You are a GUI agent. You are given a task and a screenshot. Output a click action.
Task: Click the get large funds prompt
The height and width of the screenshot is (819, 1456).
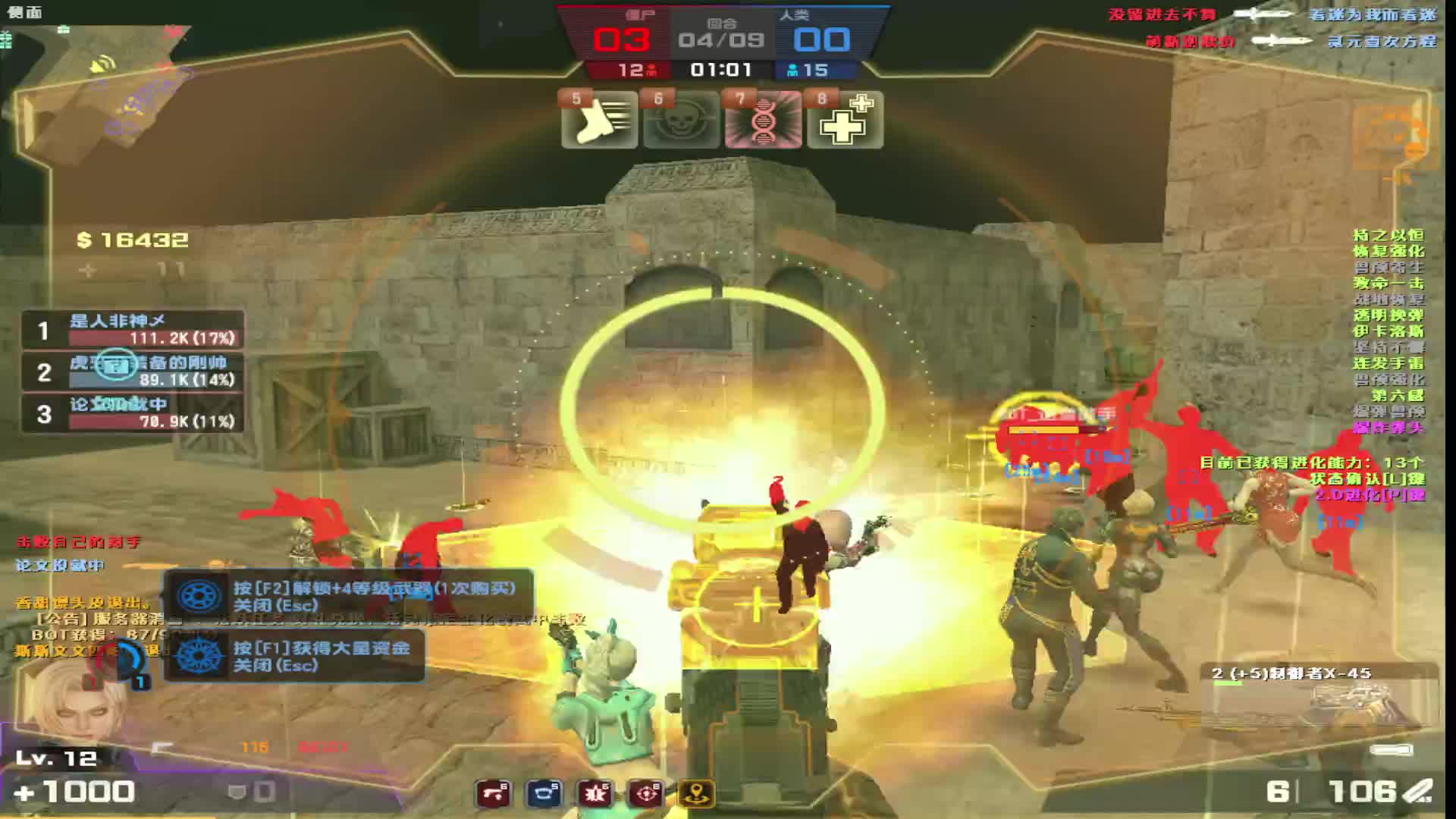click(x=294, y=656)
